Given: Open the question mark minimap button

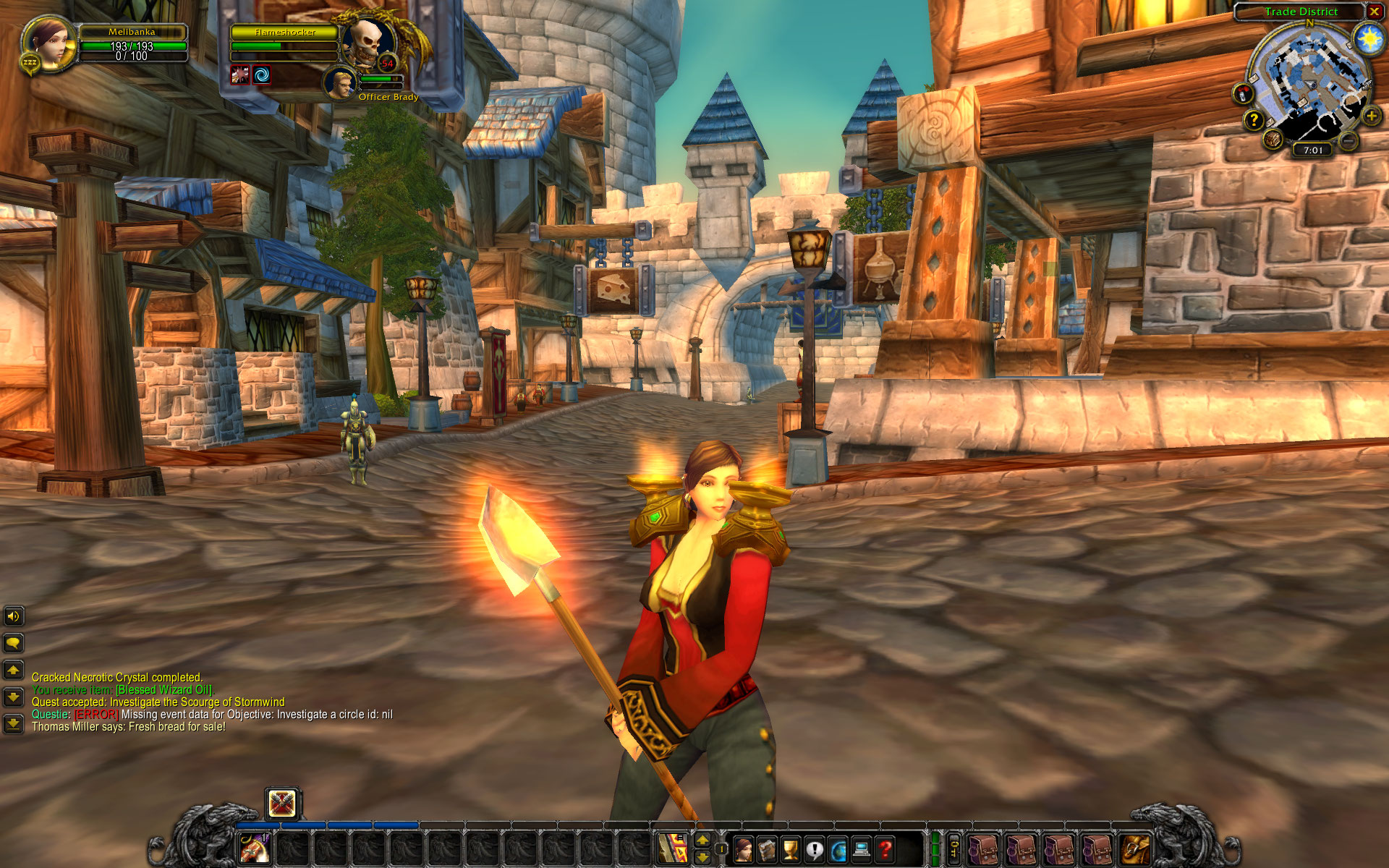Looking at the screenshot, I should pos(1254,121).
